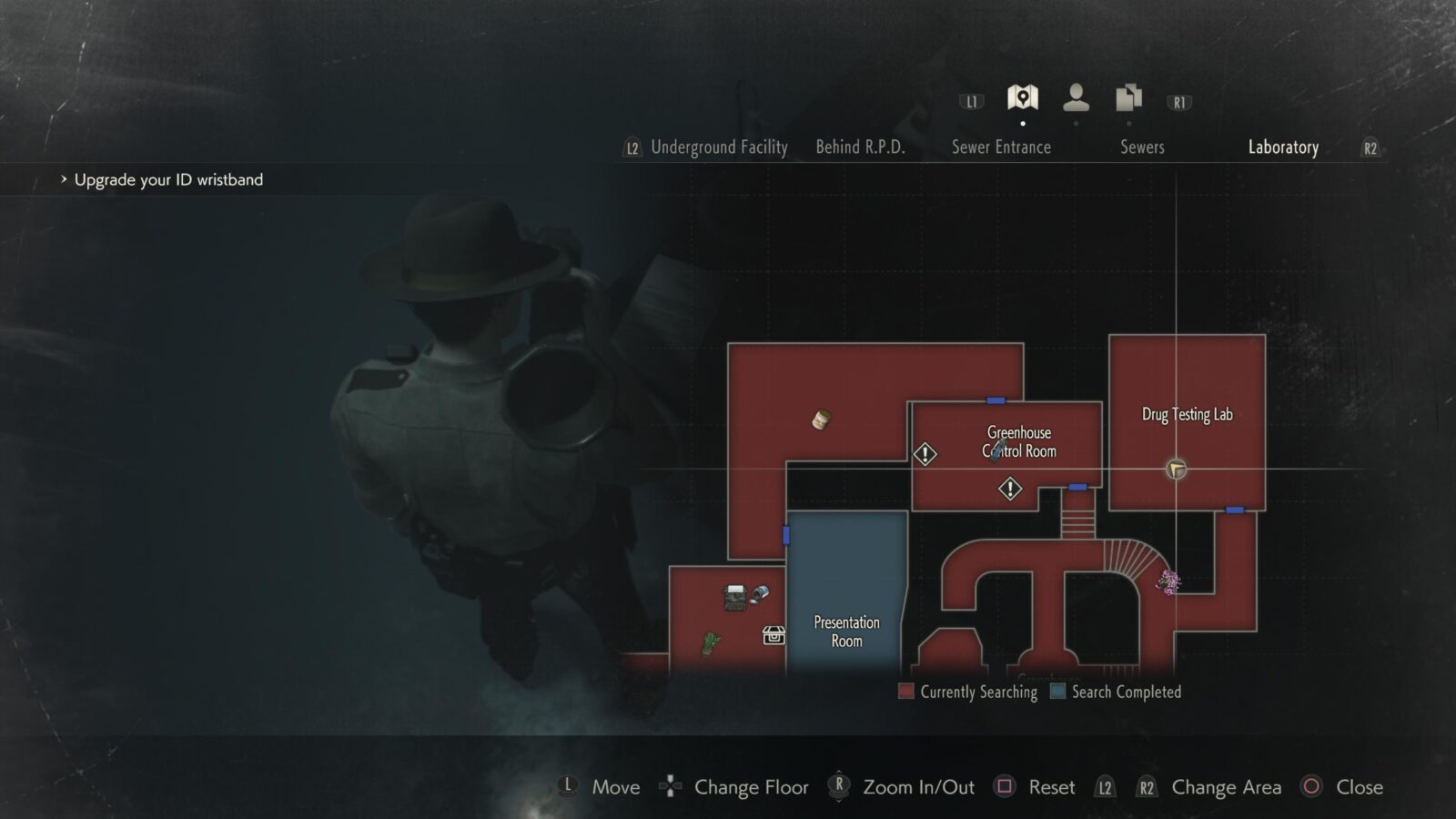Open the documents icon in top navigation
This screenshot has width=1456, height=819.
pos(1127,96)
